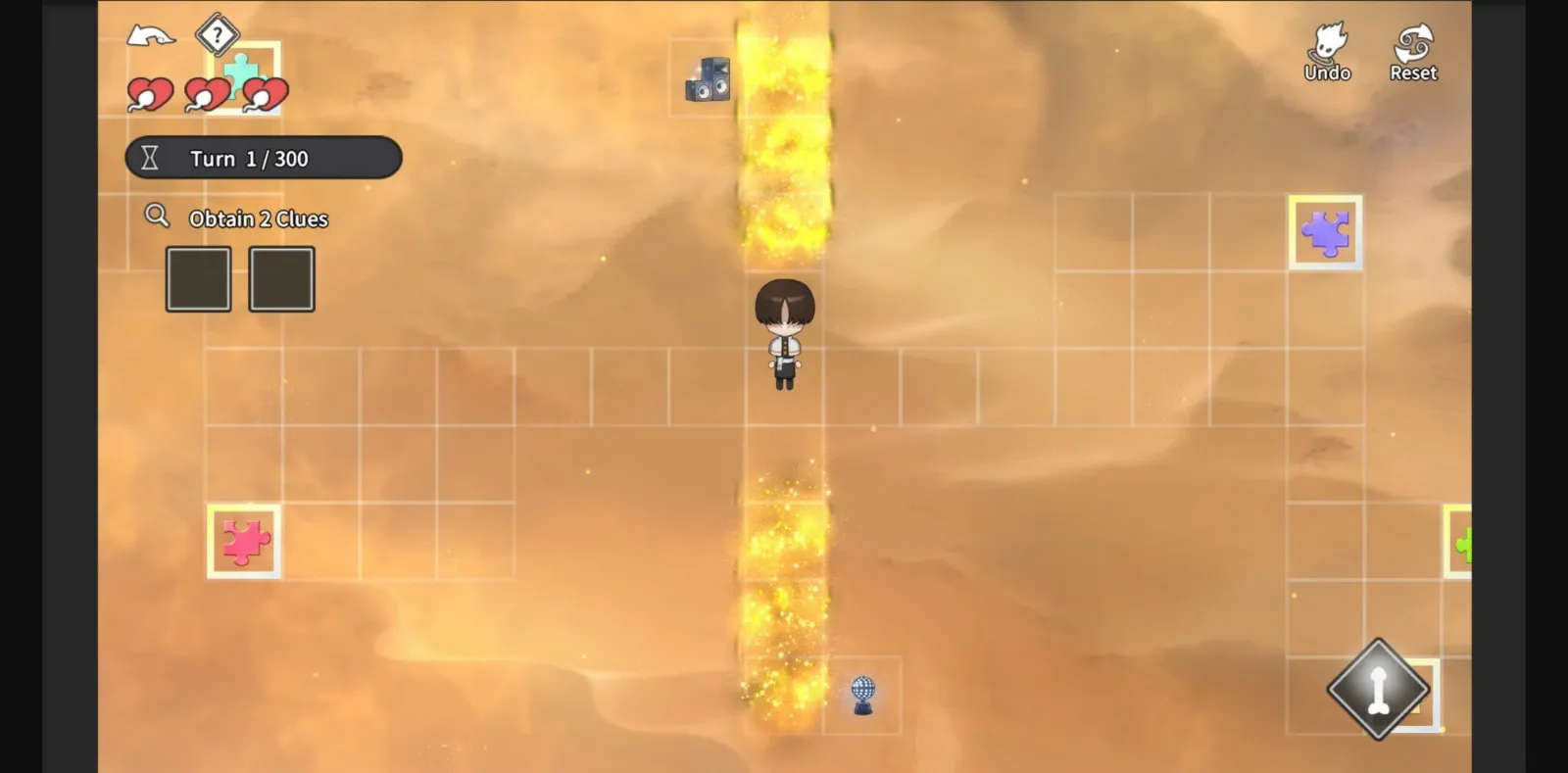
Task: Select the second empty clue slot
Action: pyautogui.click(x=281, y=278)
